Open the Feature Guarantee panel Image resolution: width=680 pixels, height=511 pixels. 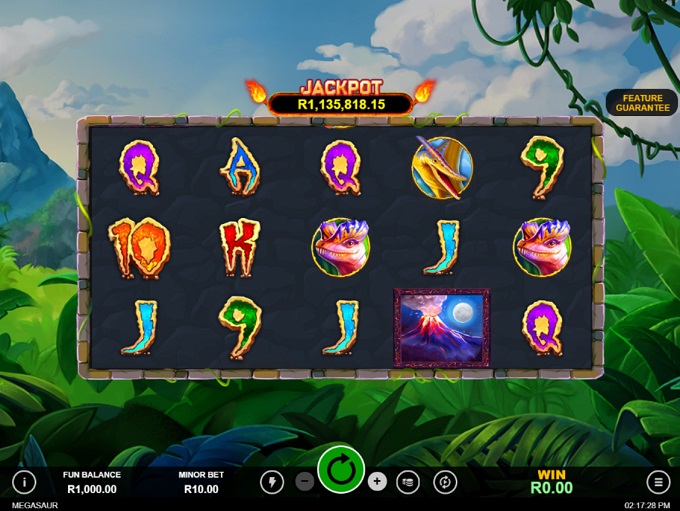[642, 103]
